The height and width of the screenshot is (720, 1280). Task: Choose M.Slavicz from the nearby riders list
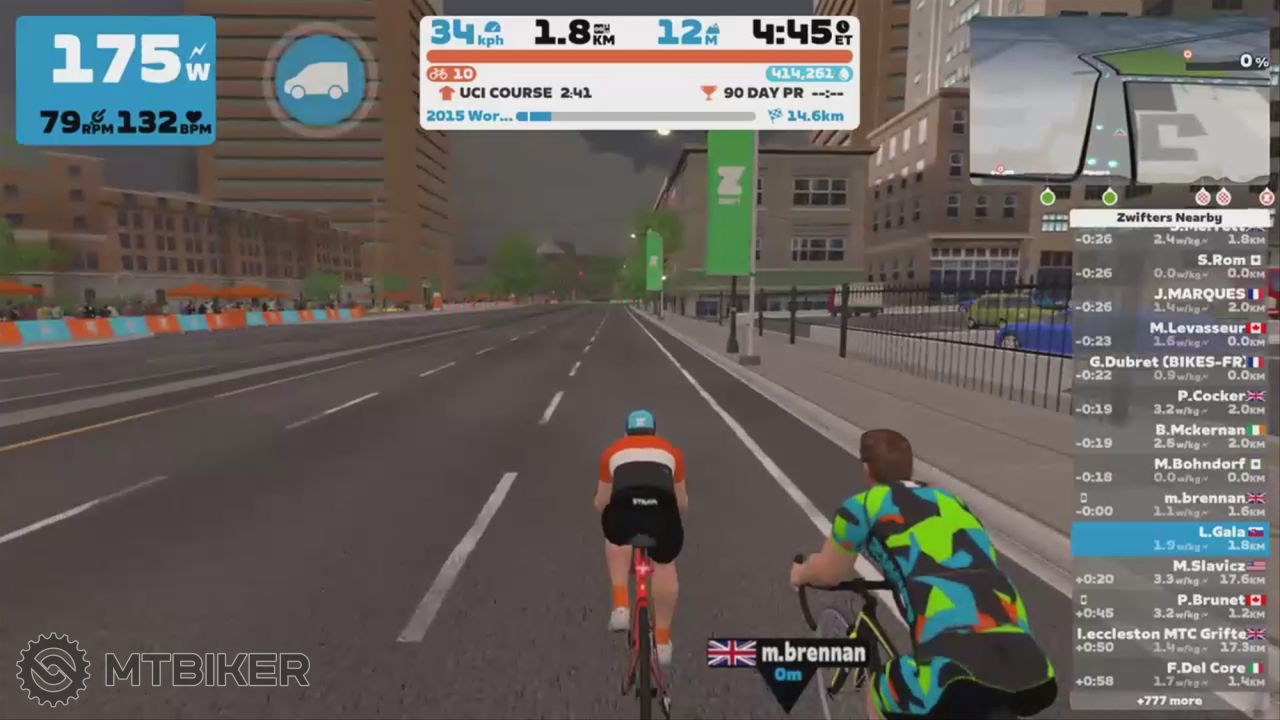click(1170, 573)
